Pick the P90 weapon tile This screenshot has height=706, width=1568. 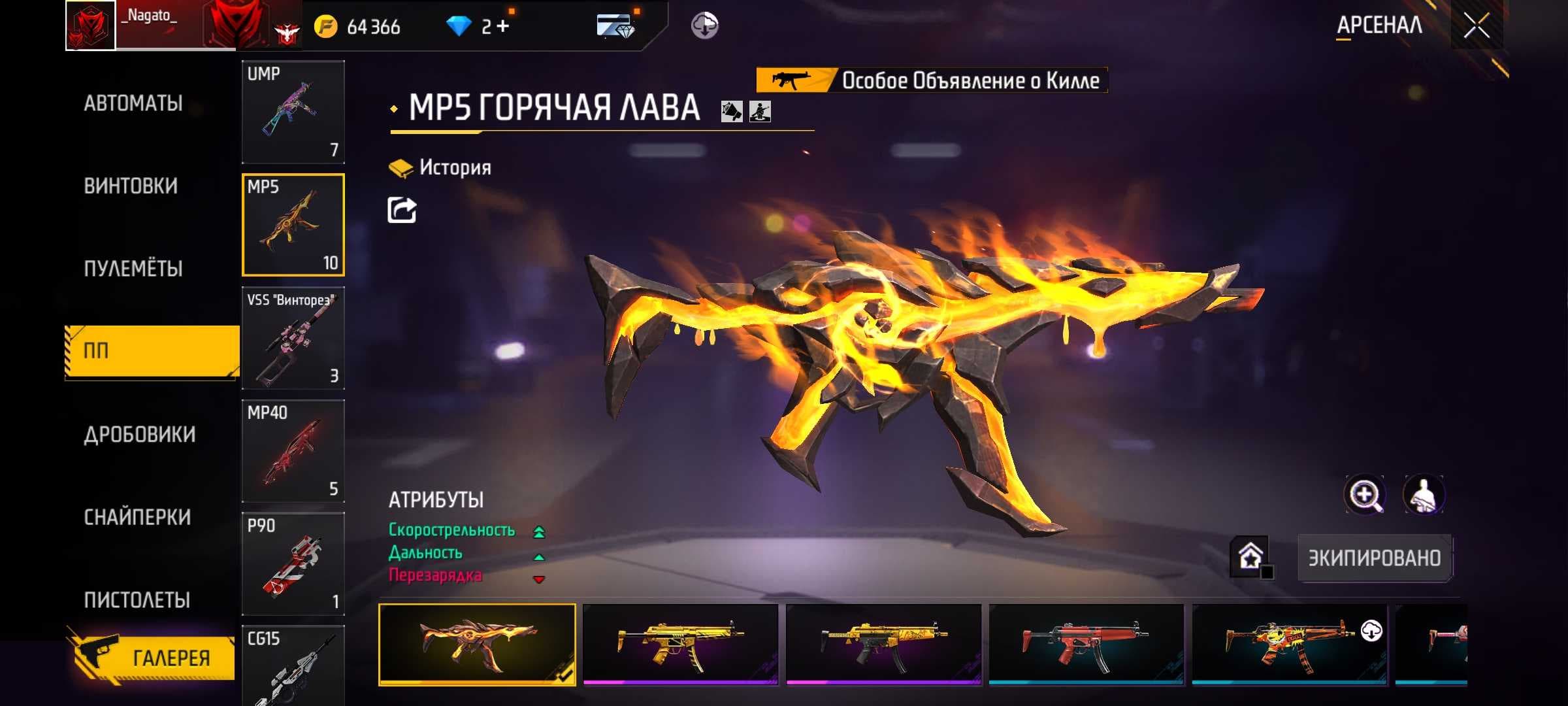(x=293, y=563)
